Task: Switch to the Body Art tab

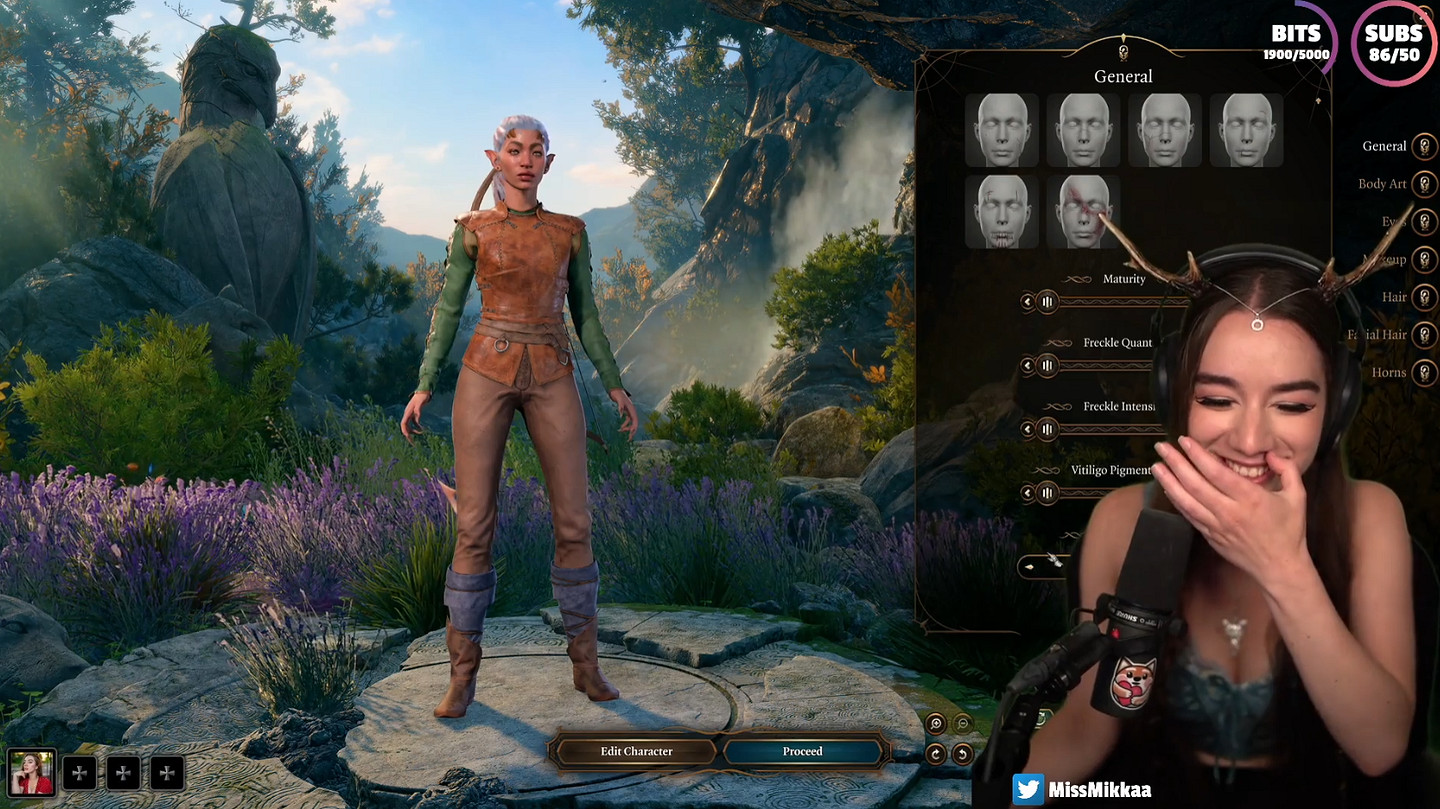Action: point(1424,184)
